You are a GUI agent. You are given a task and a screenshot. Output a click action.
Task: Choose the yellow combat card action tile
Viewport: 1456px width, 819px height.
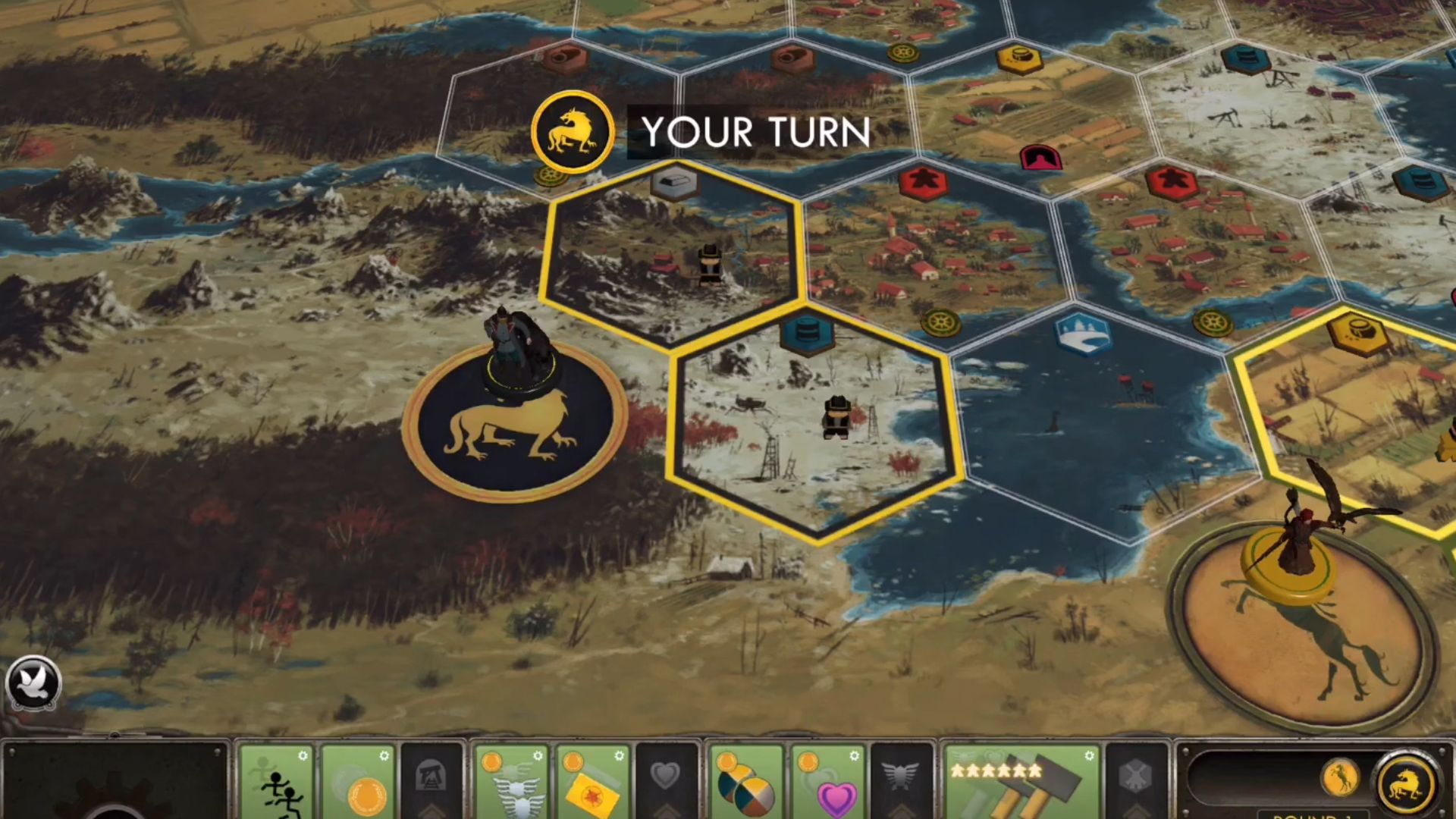pos(594,783)
